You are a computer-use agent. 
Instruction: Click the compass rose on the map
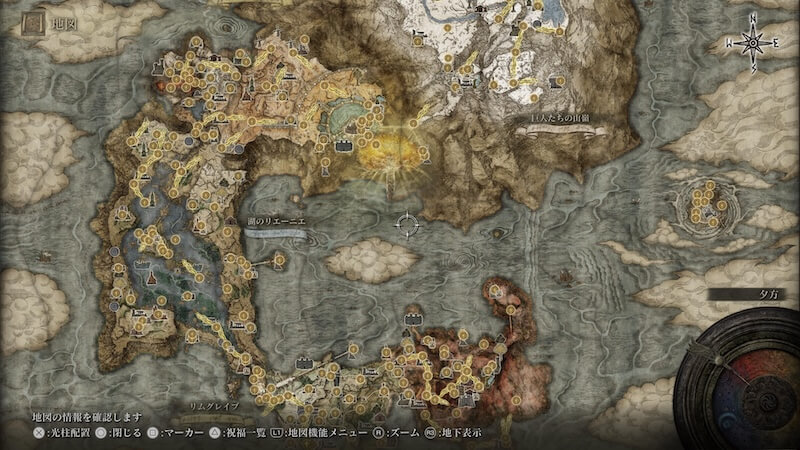752,42
